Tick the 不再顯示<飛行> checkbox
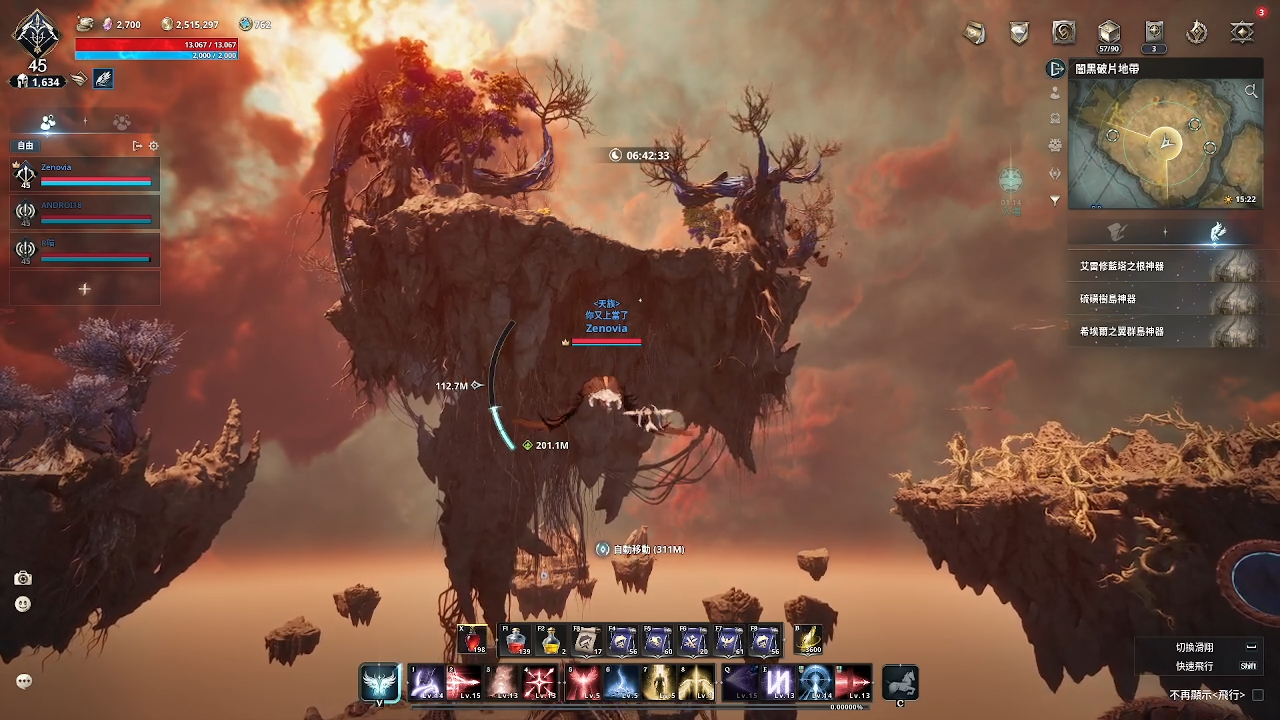 click(1258, 695)
